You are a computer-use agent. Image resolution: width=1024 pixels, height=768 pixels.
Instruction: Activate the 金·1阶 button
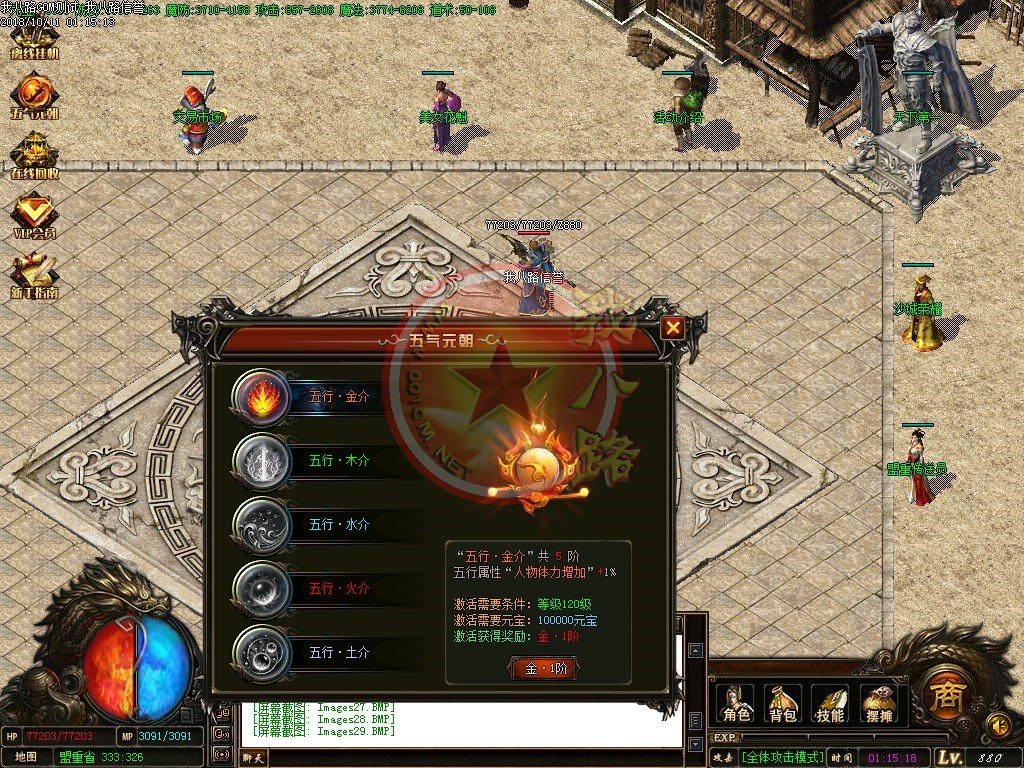[543, 669]
